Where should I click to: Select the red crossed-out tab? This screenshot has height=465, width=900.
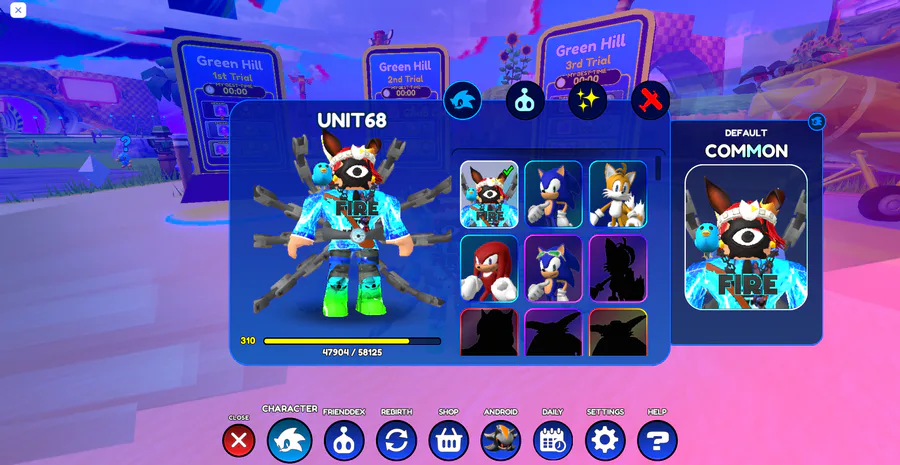pos(650,100)
